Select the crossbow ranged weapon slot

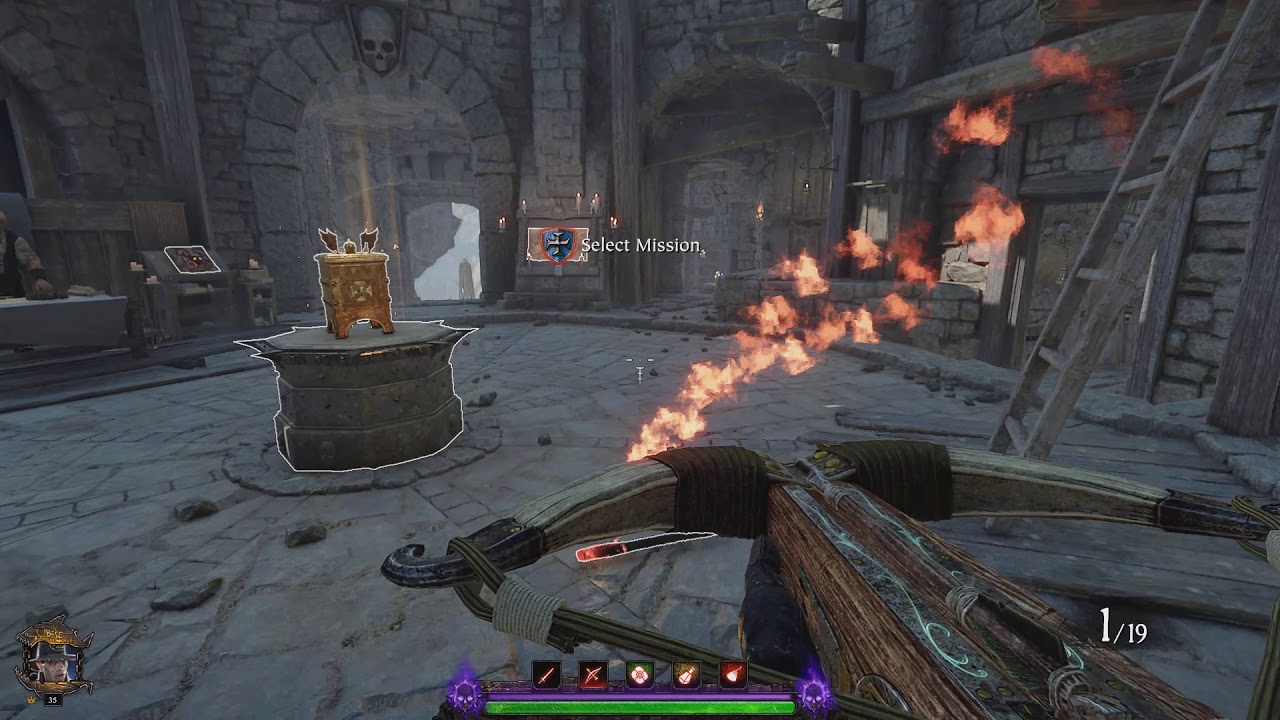[x=593, y=675]
